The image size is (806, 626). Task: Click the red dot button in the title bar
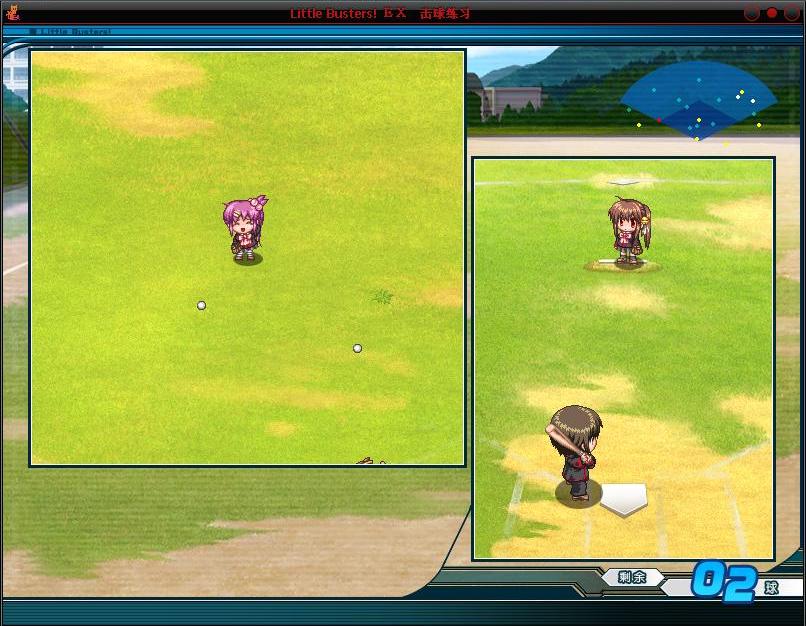tap(771, 13)
